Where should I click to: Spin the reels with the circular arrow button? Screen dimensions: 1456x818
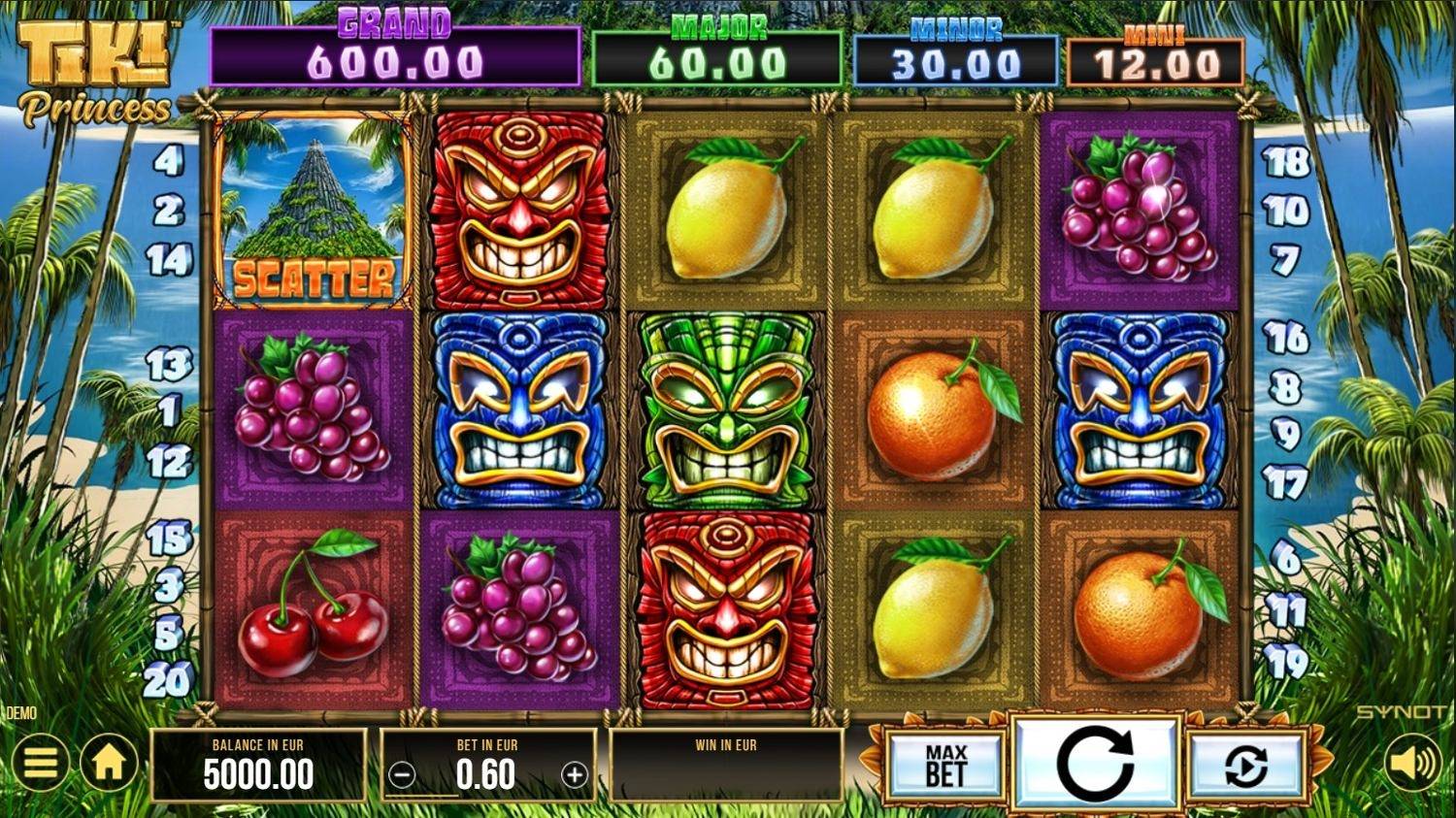(1095, 763)
